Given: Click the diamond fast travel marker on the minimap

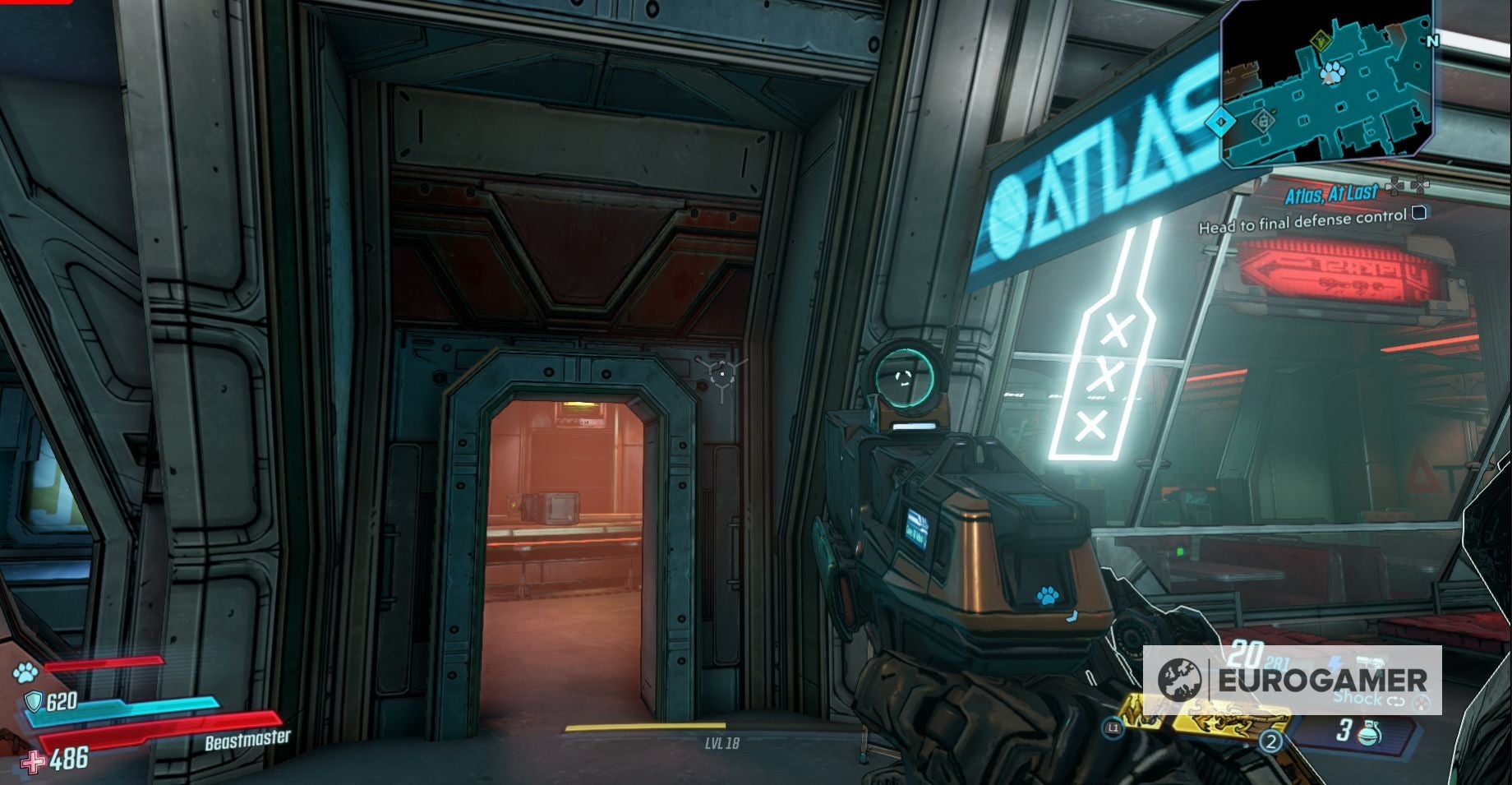Looking at the screenshot, I should click(x=1220, y=122).
